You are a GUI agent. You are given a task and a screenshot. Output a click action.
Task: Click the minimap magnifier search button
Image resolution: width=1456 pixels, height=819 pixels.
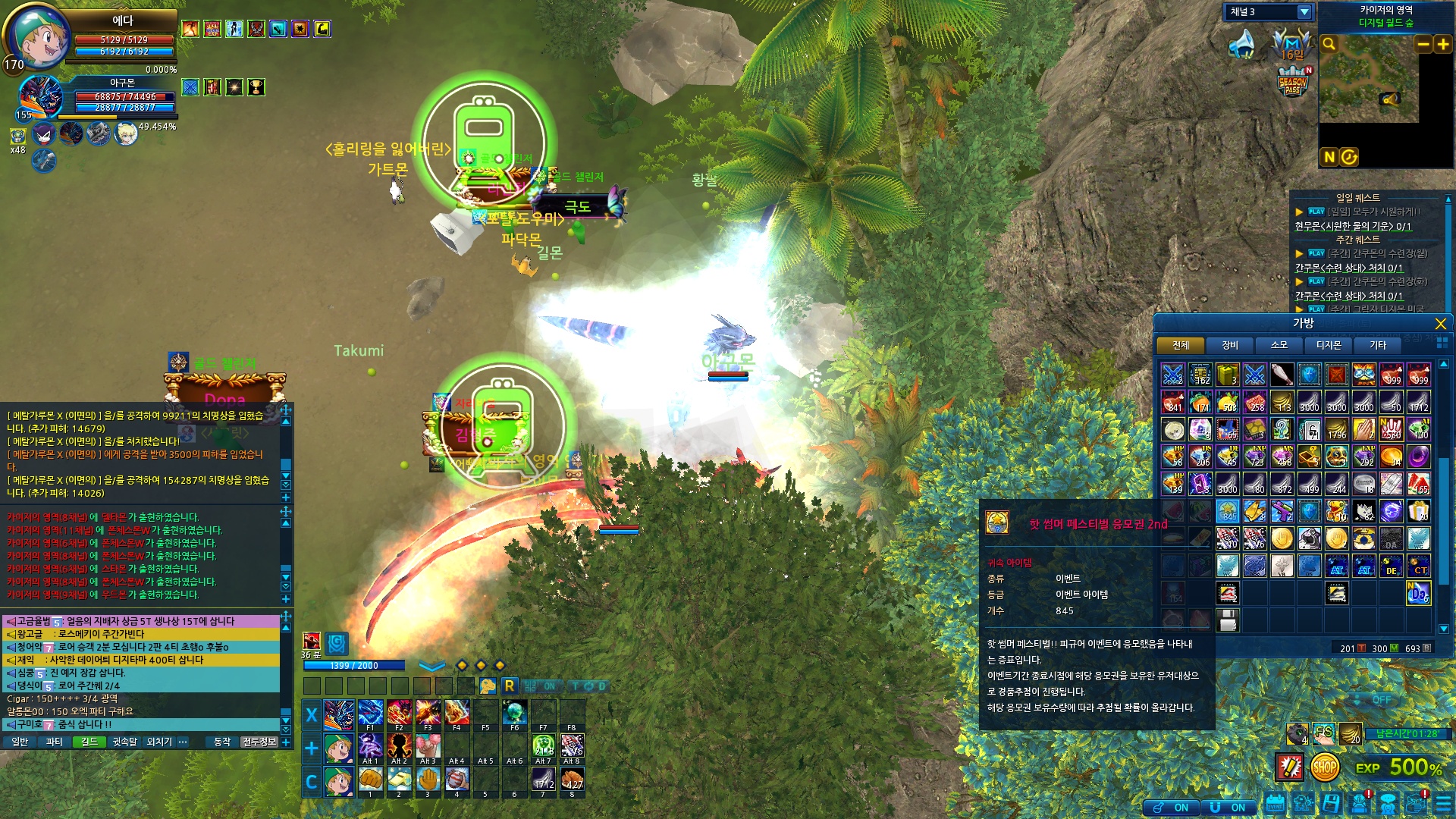(x=1329, y=44)
